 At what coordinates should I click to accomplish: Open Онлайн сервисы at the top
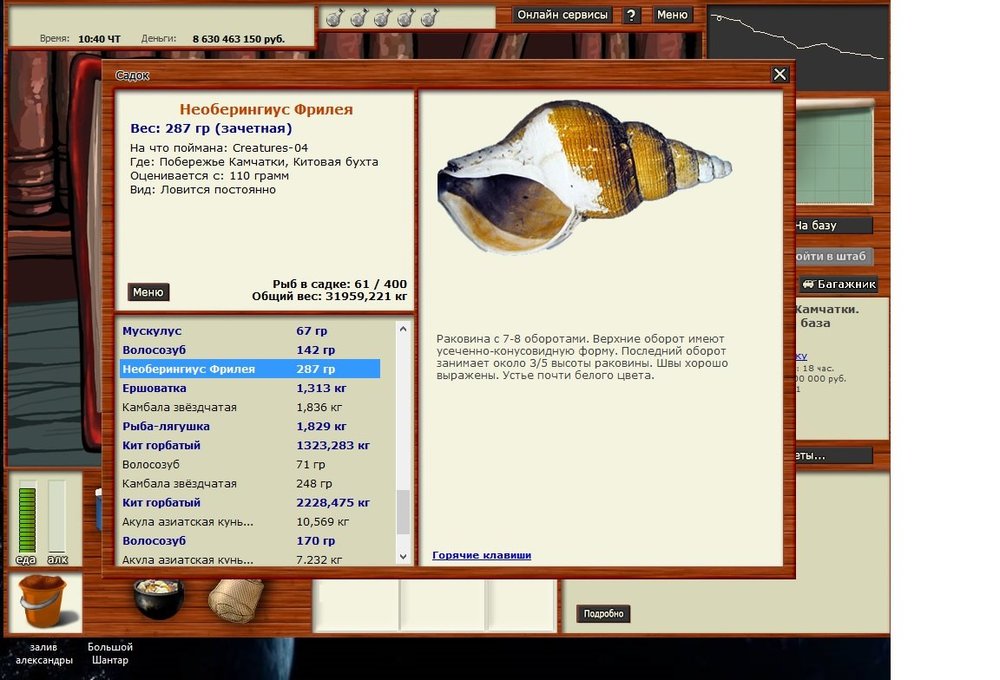pos(562,15)
